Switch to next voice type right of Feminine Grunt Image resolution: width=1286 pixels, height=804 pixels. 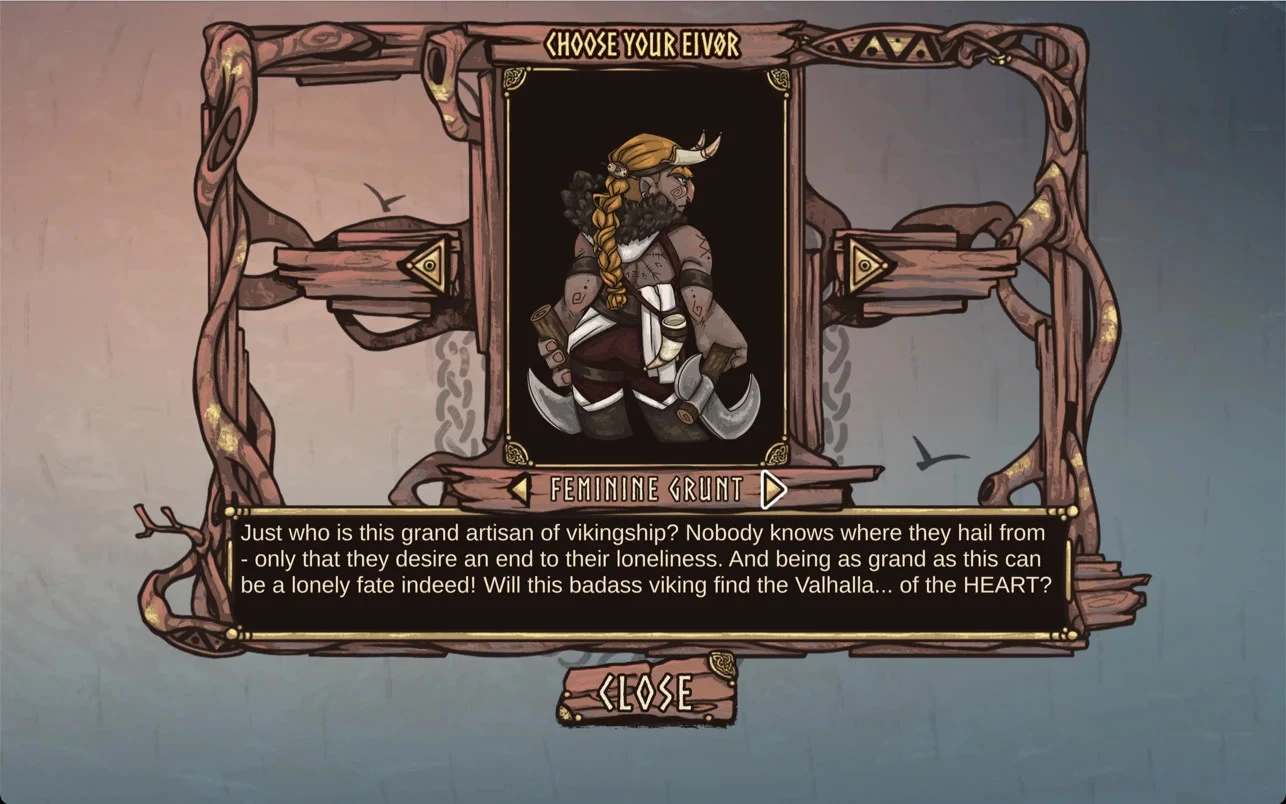click(773, 489)
